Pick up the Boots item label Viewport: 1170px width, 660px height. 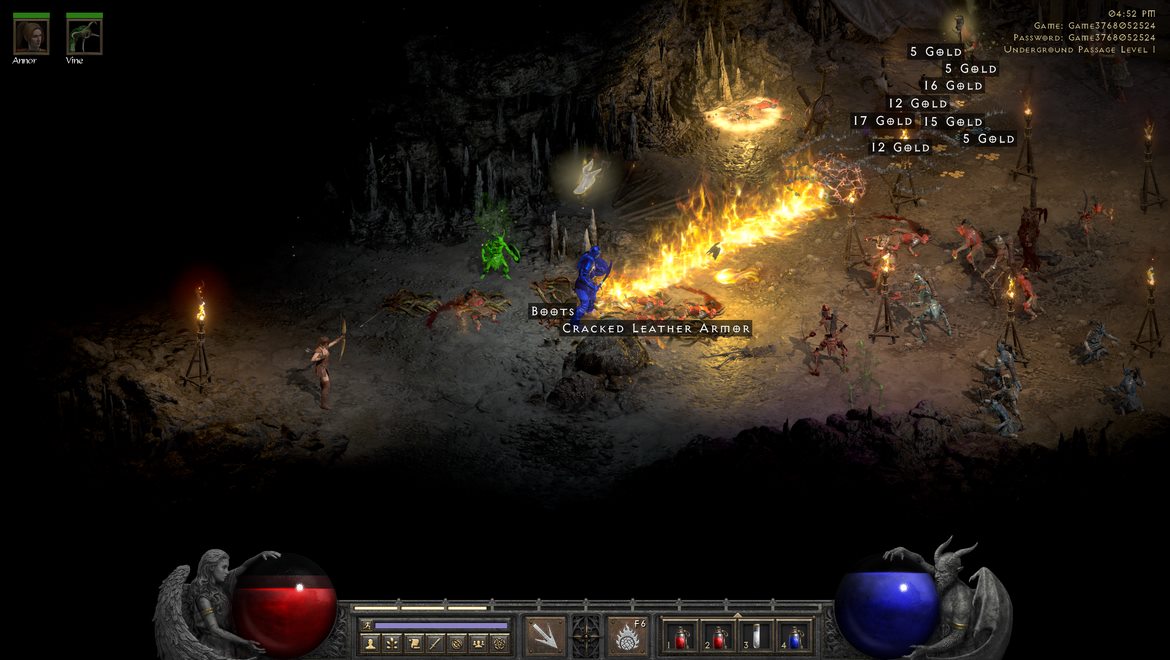(553, 311)
